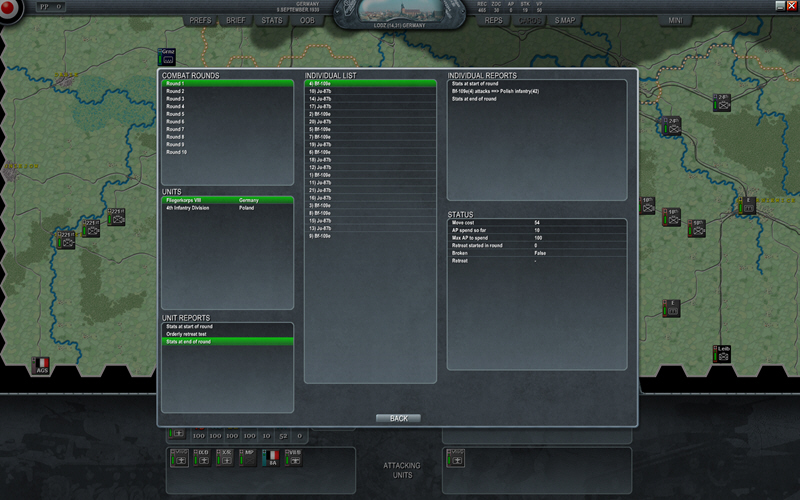Open the REPS reports tab

coord(494,20)
